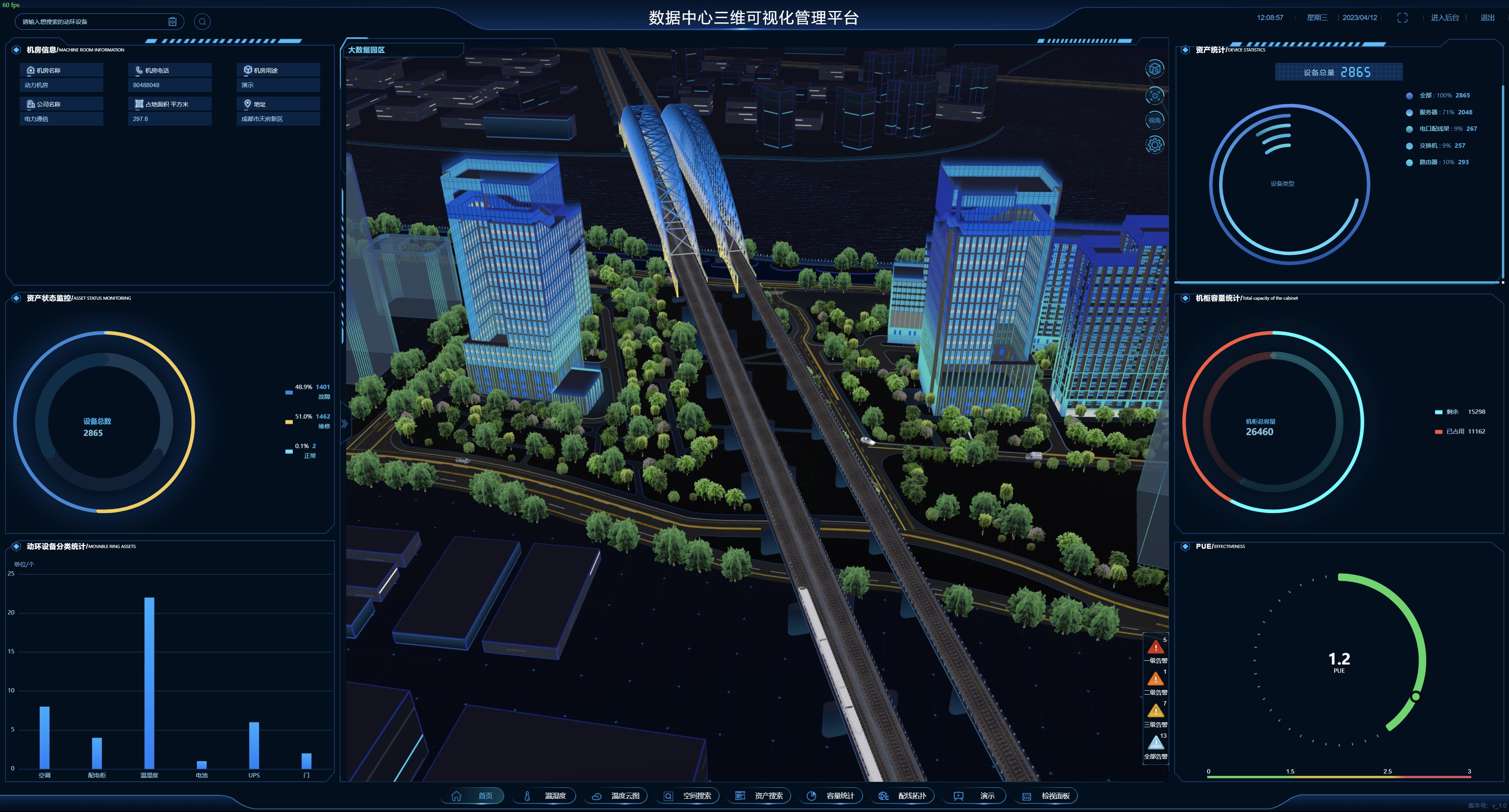The width and height of the screenshot is (1509, 812).
Task: Open 空间搜索 from the bottom bar
Action: click(x=689, y=796)
